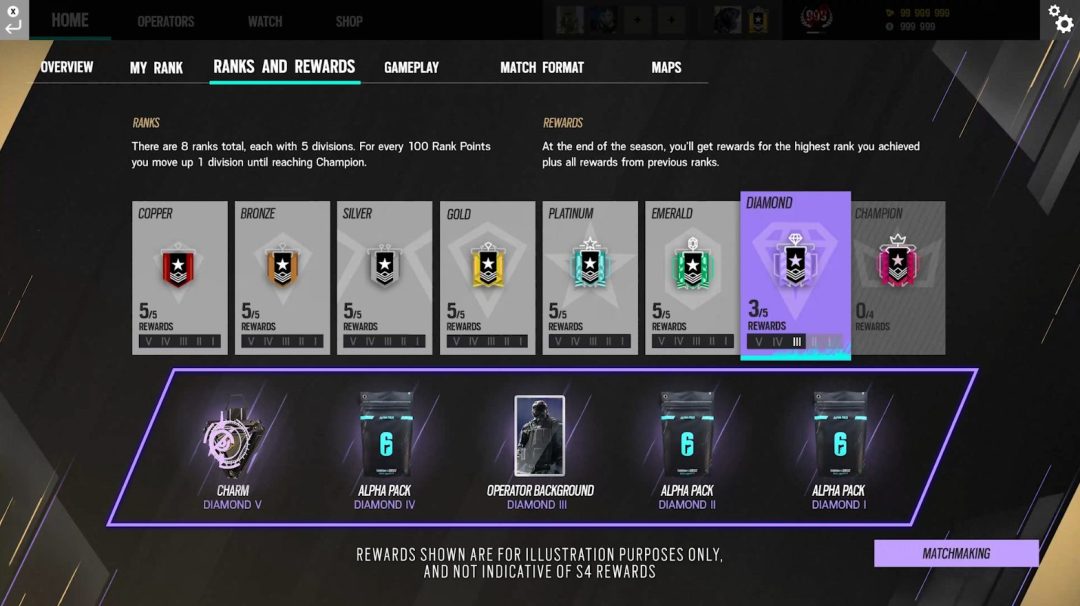
Task: Go to the Operators menu
Action: pyautogui.click(x=166, y=21)
